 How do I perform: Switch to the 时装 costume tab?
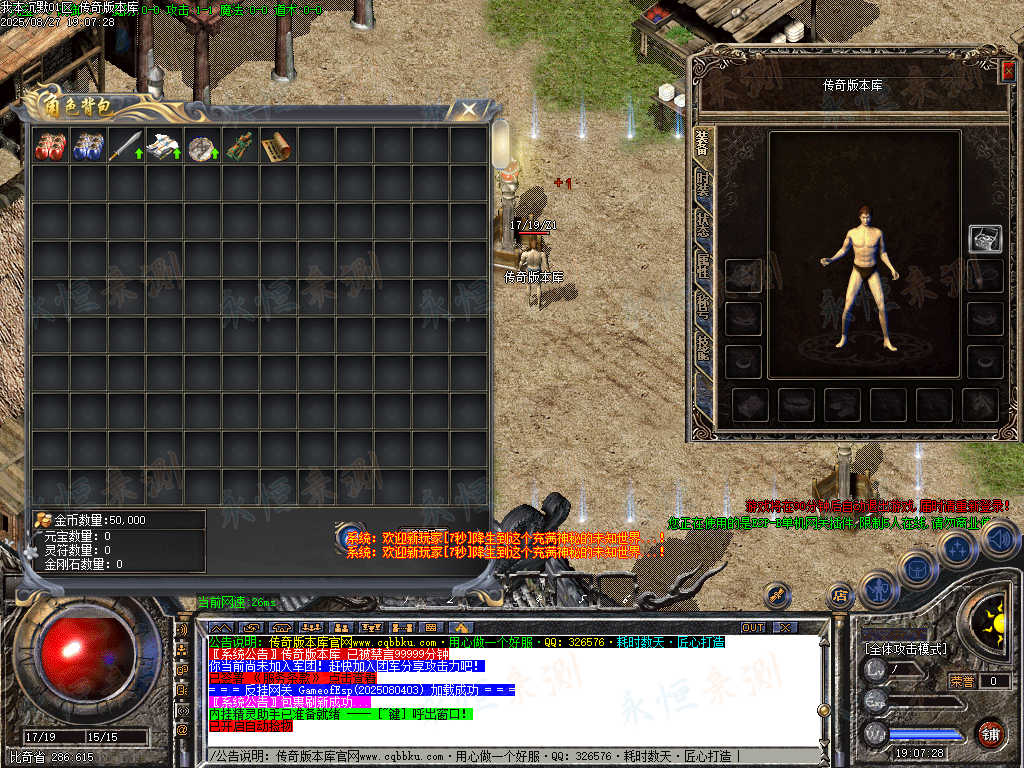click(x=702, y=184)
